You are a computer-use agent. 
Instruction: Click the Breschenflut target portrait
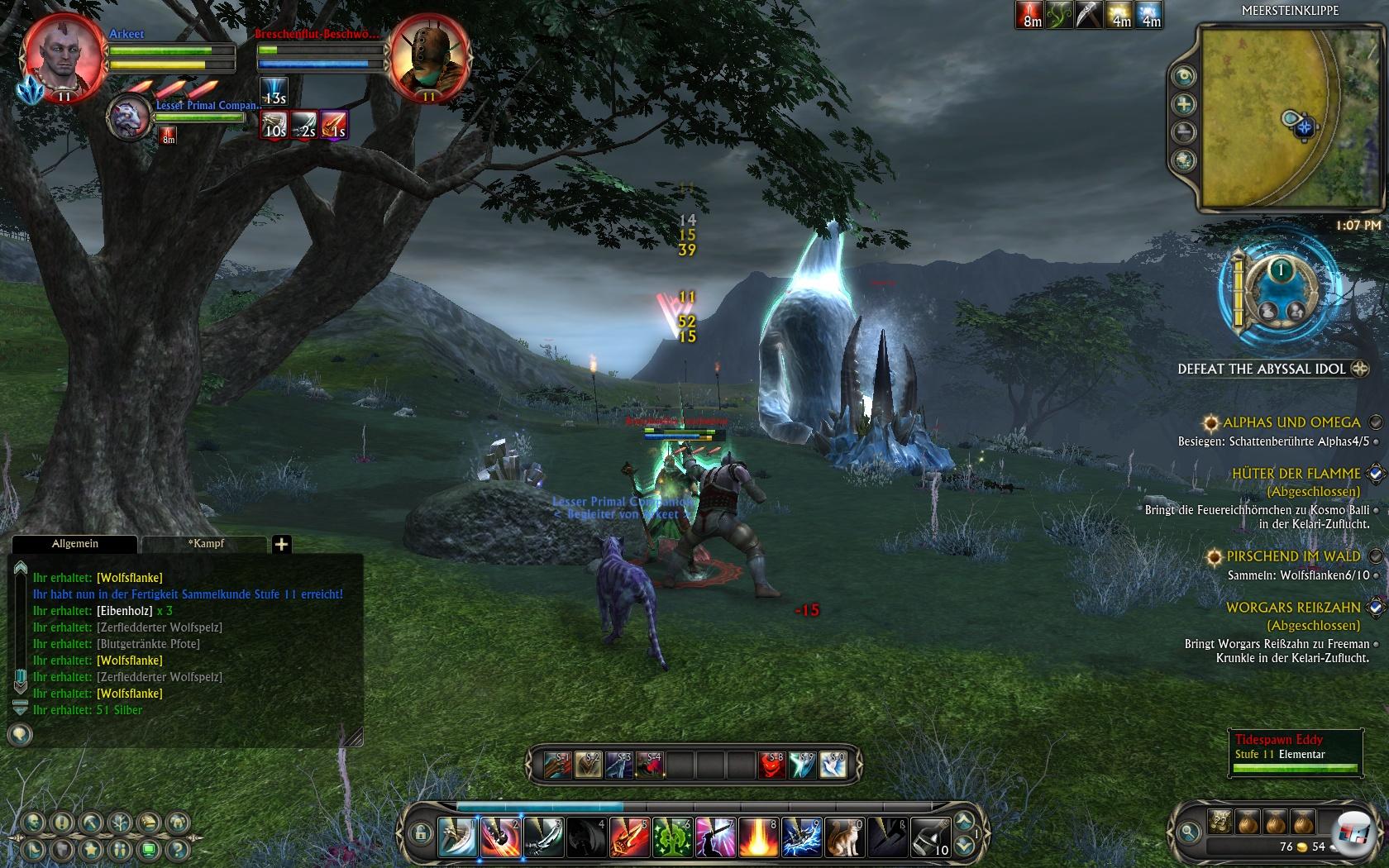pyautogui.click(x=428, y=55)
